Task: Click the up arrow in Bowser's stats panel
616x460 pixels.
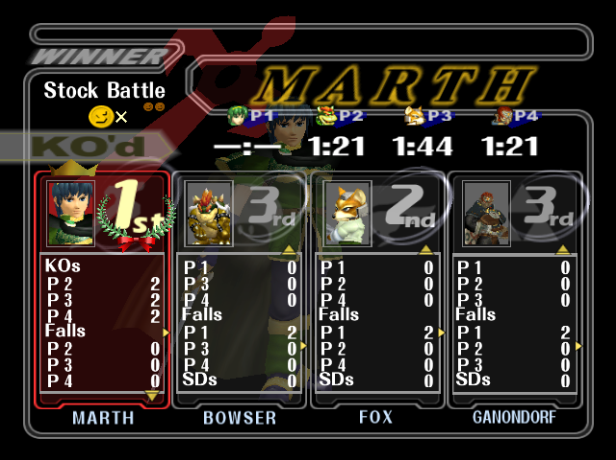Action: coord(288,248)
